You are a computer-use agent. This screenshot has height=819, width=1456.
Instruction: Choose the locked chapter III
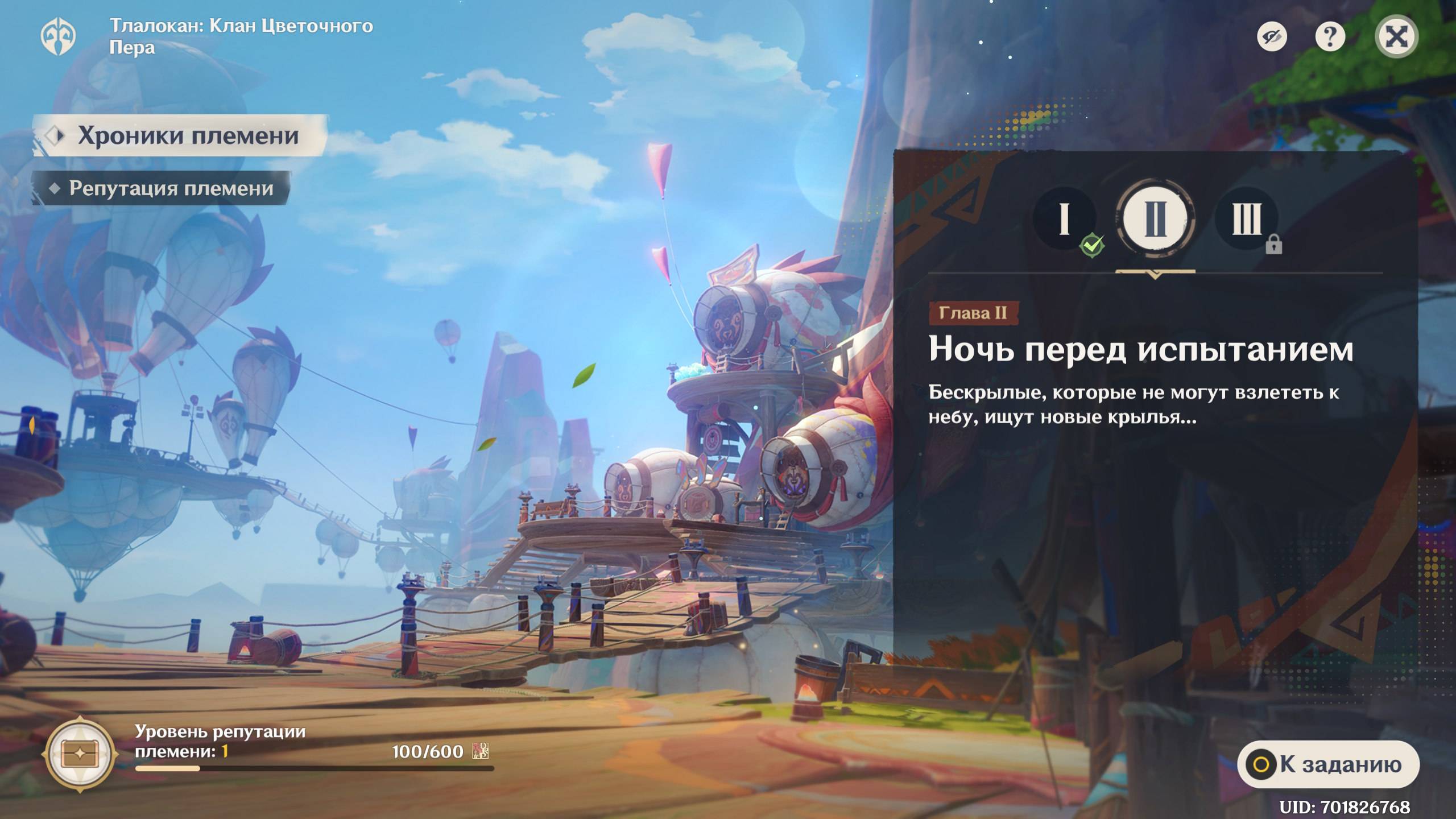coord(1246,220)
